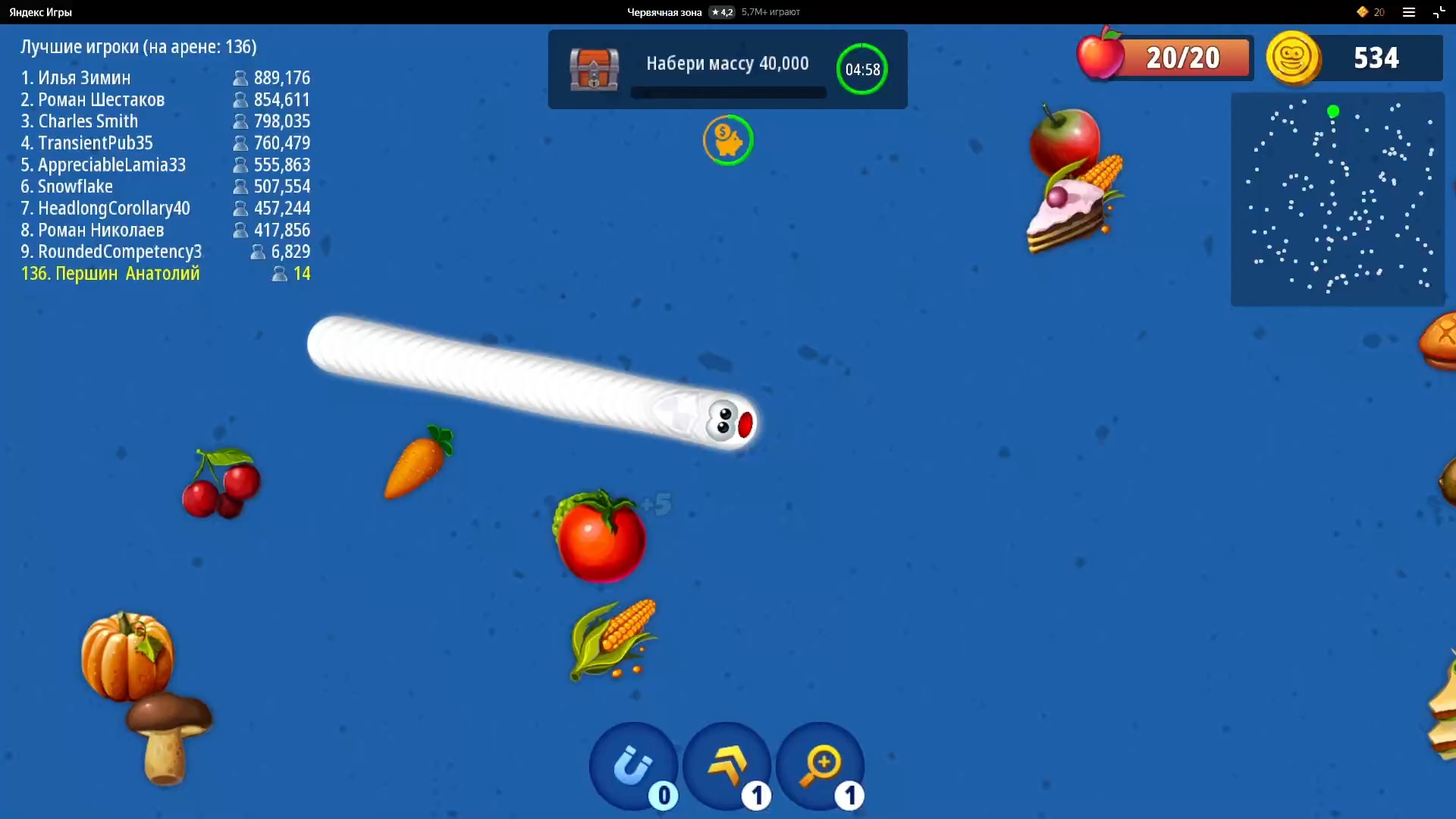Activate the magnet power-up
Screen dimensions: 1456x819
tap(634, 767)
